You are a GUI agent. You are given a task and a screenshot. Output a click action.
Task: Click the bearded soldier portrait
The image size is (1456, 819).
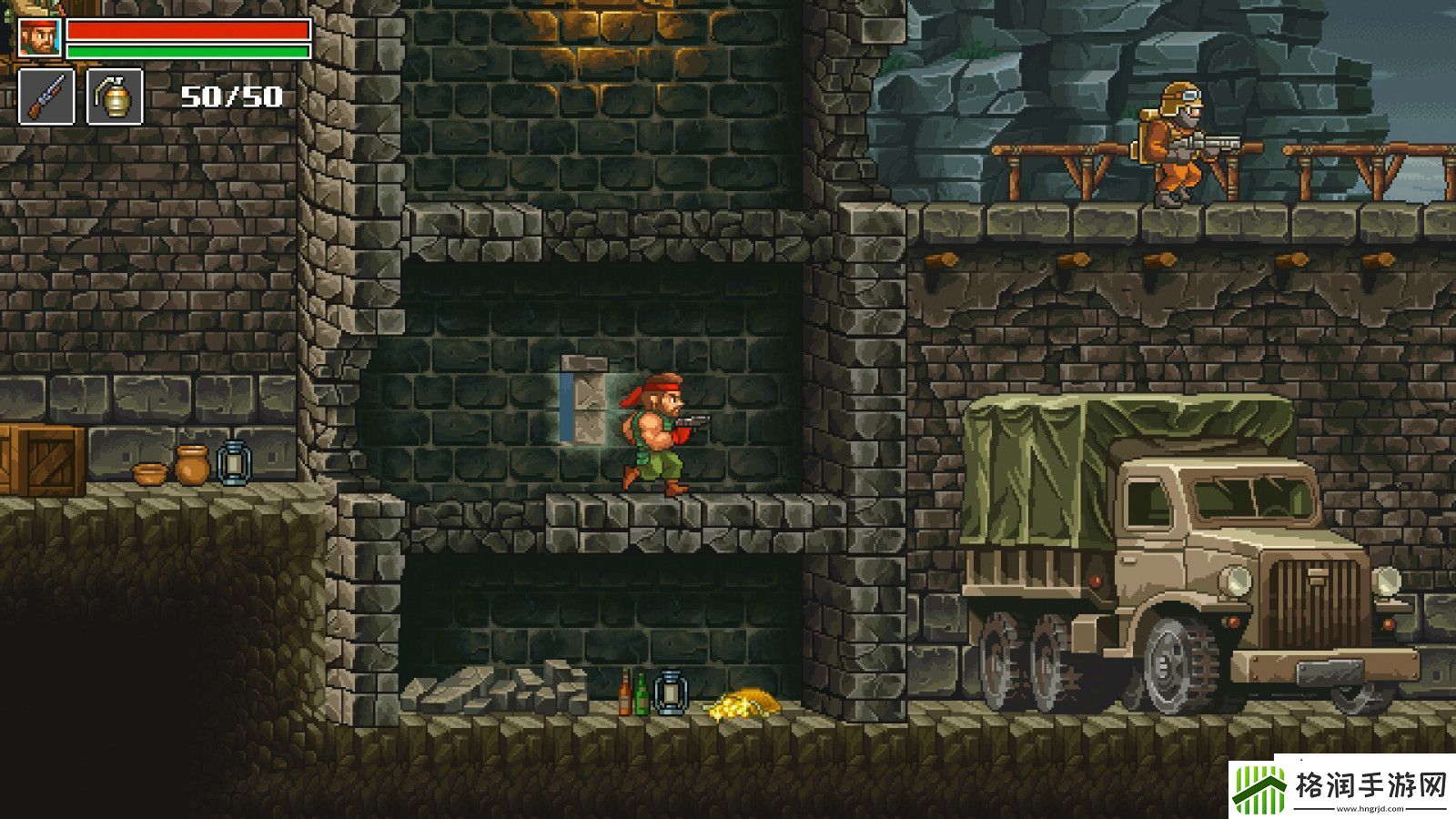[x=39, y=37]
